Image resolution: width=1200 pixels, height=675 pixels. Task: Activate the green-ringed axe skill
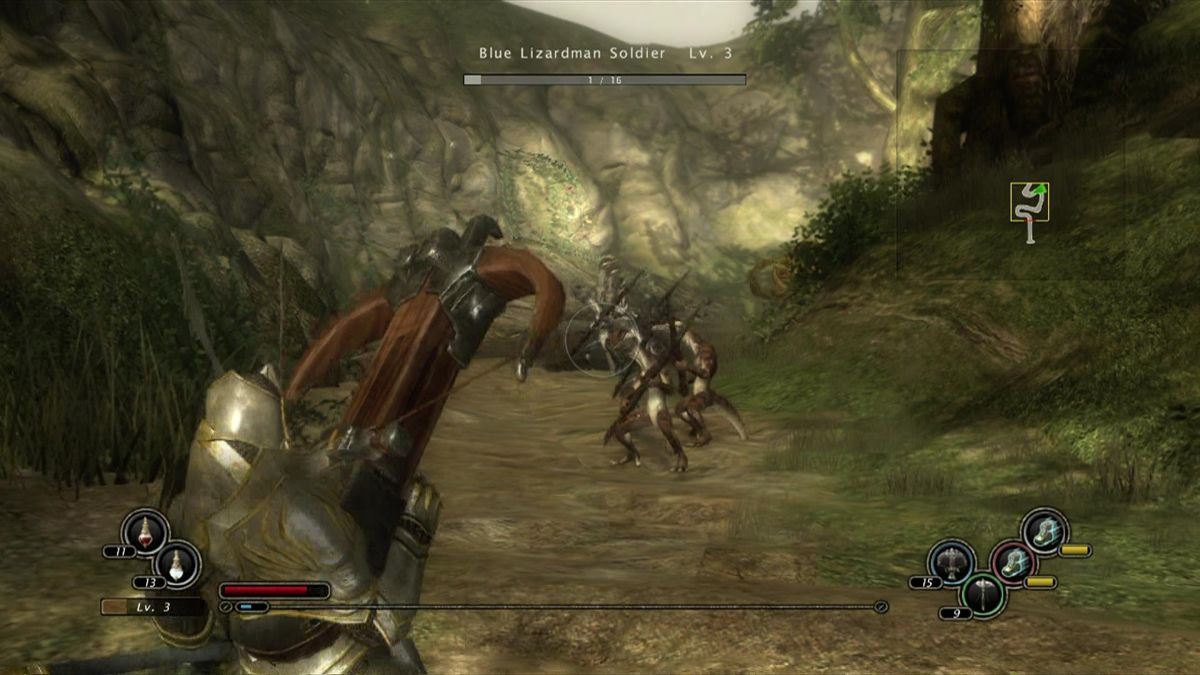984,594
